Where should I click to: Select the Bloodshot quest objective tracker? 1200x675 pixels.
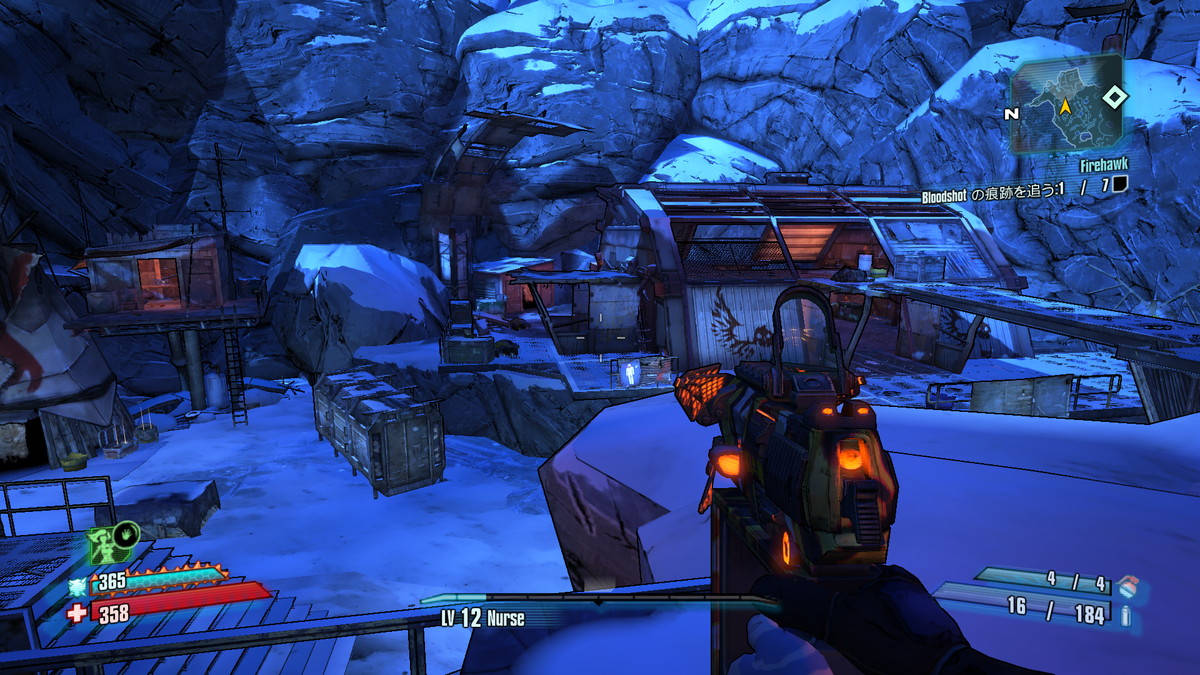pos(1023,185)
